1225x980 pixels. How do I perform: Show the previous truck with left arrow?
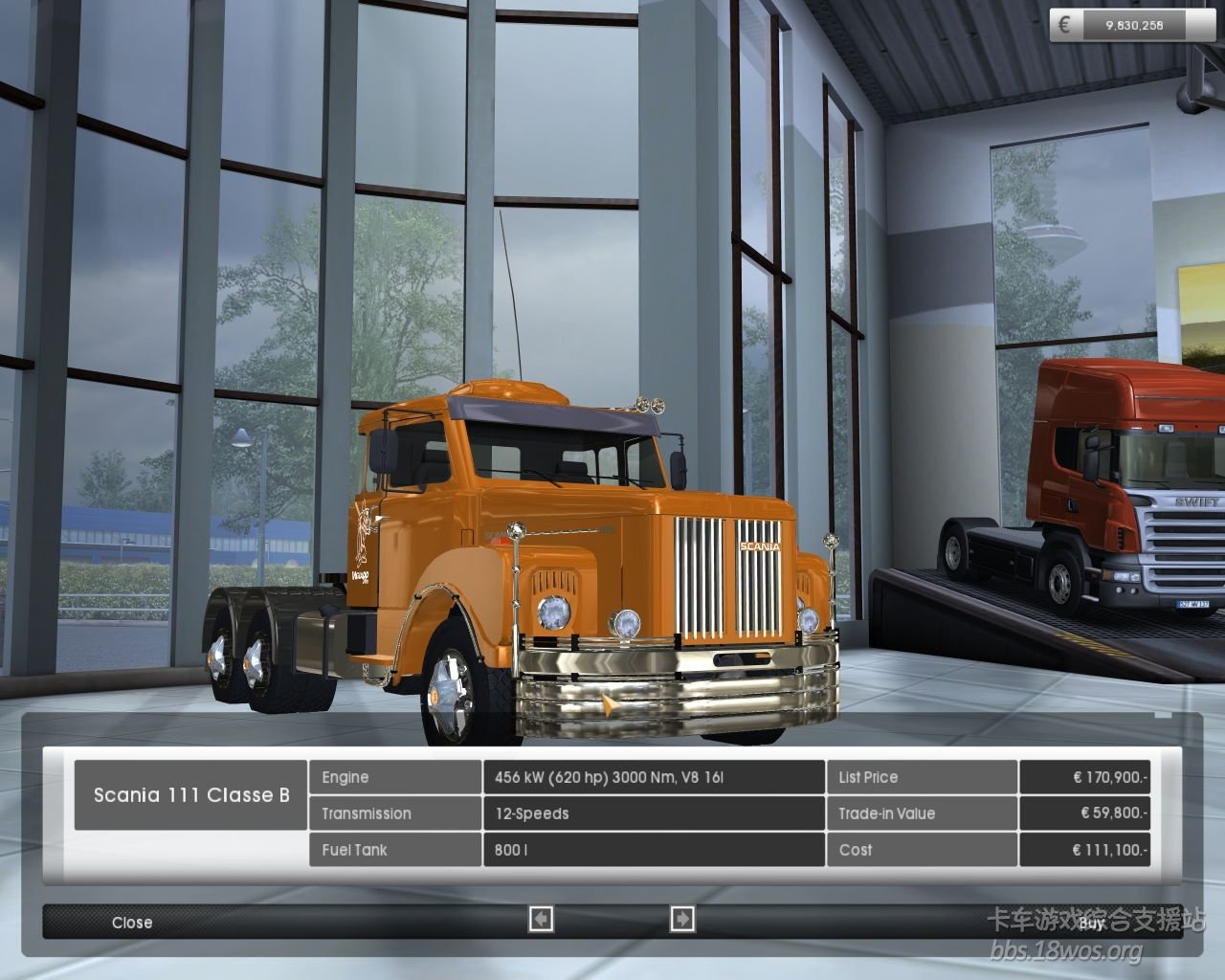(x=541, y=920)
